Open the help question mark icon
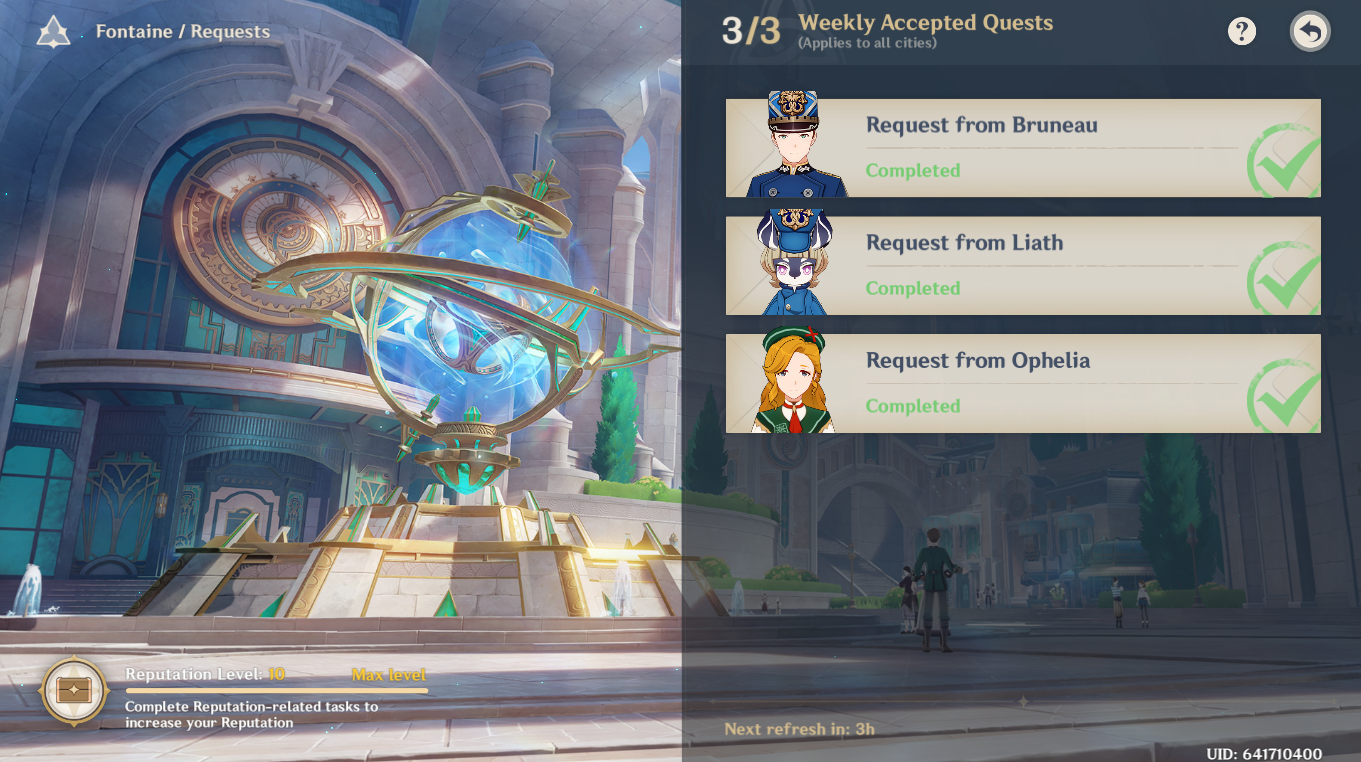This screenshot has height=762, width=1361. pos(1242,31)
